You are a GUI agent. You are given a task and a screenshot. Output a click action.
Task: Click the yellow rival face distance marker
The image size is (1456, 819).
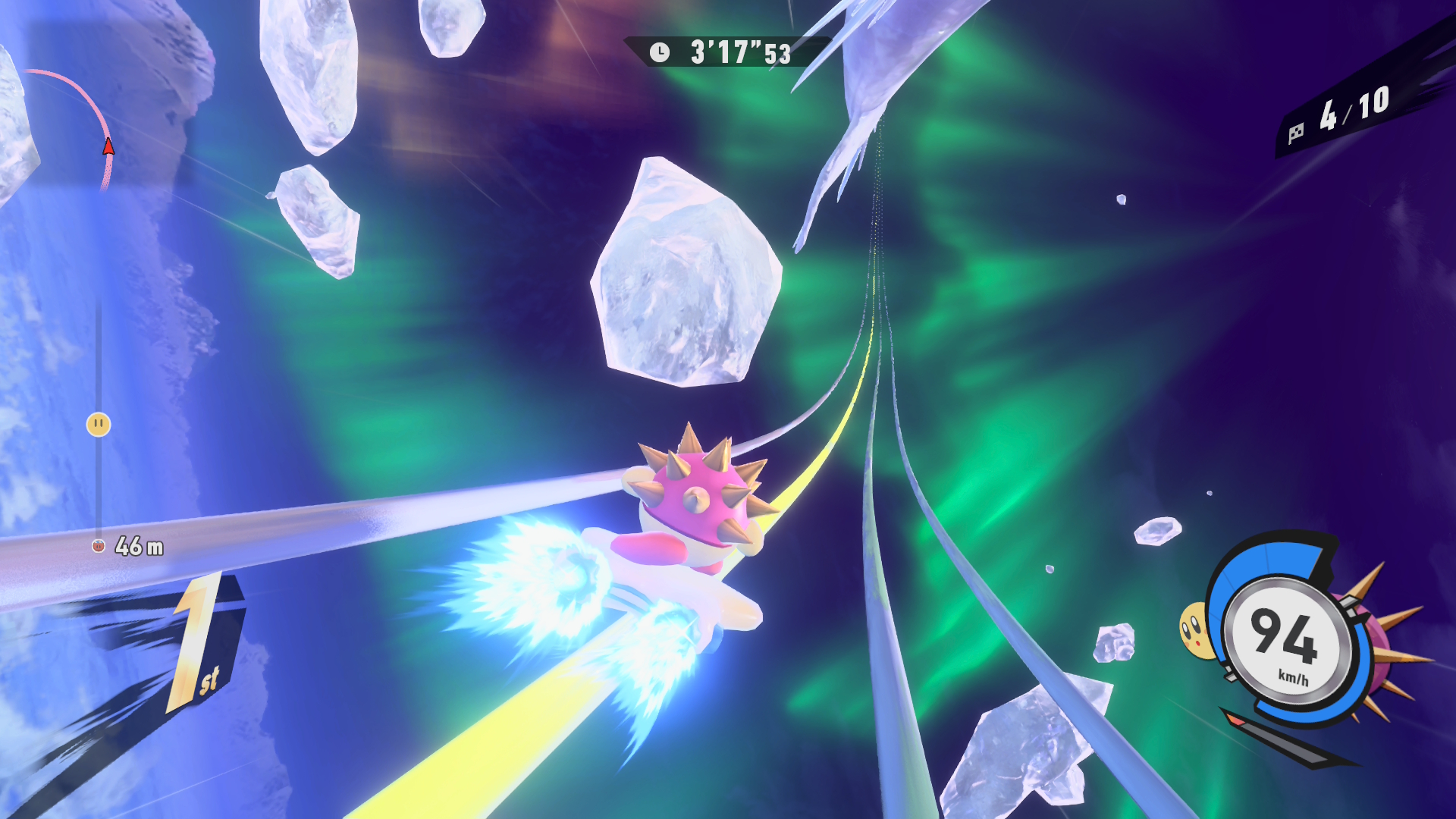[99, 424]
